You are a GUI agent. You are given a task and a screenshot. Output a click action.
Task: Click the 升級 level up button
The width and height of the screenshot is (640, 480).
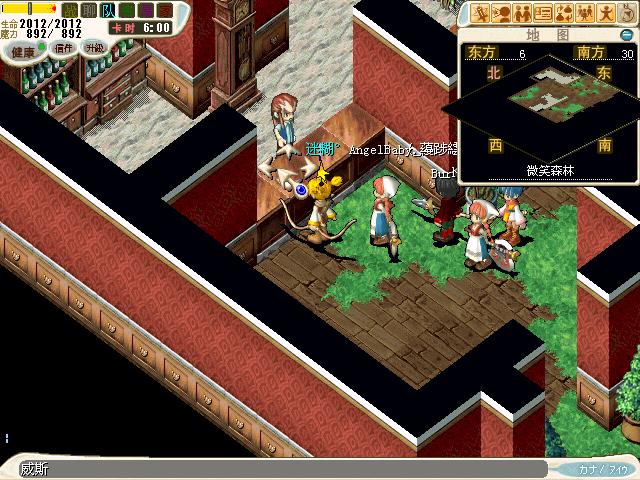coord(94,48)
